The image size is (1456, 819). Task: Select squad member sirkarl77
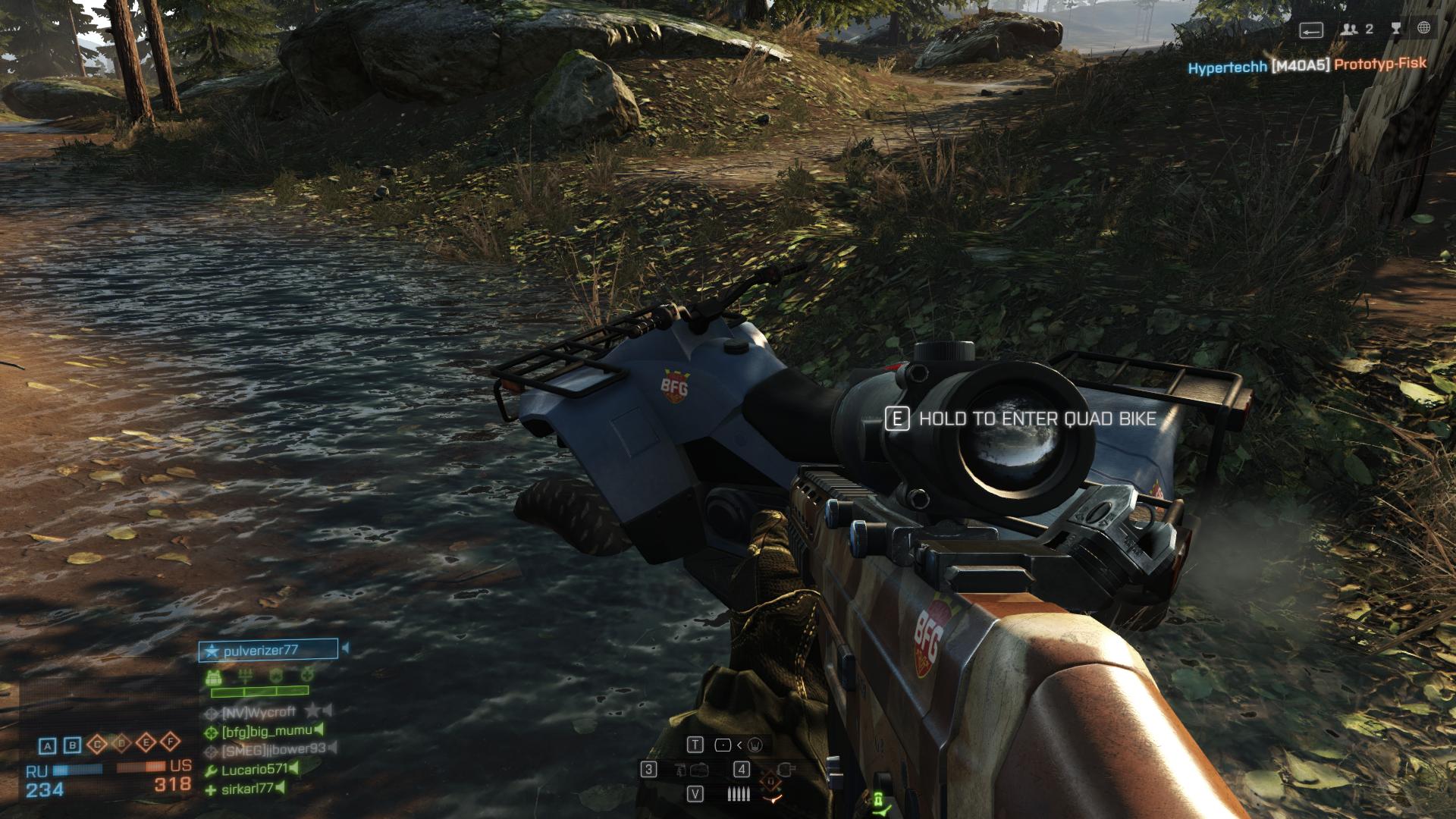click(247, 789)
